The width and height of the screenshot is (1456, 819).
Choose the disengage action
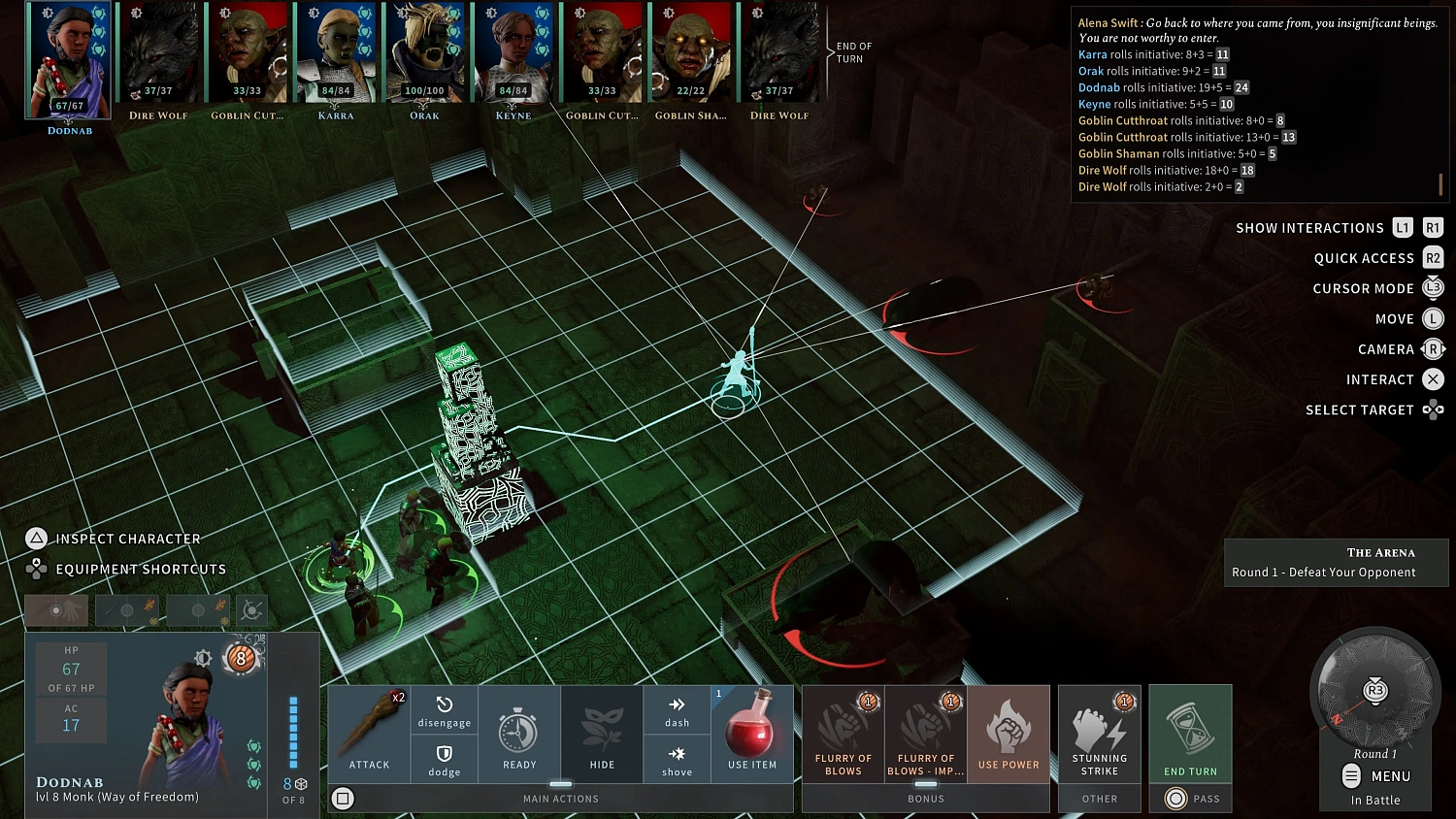[444, 710]
